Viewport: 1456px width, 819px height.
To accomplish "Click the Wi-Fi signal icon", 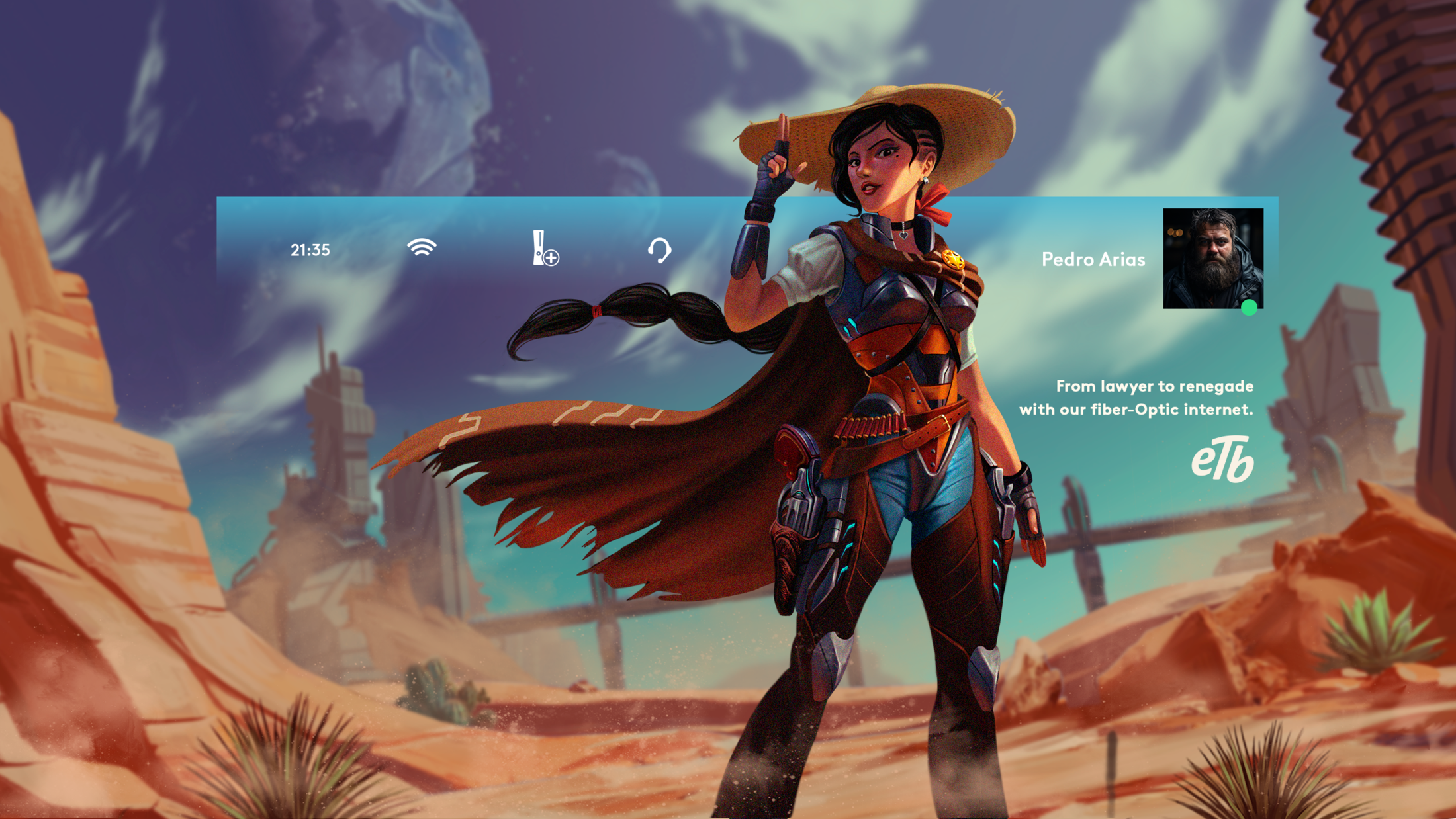I will pos(422,248).
